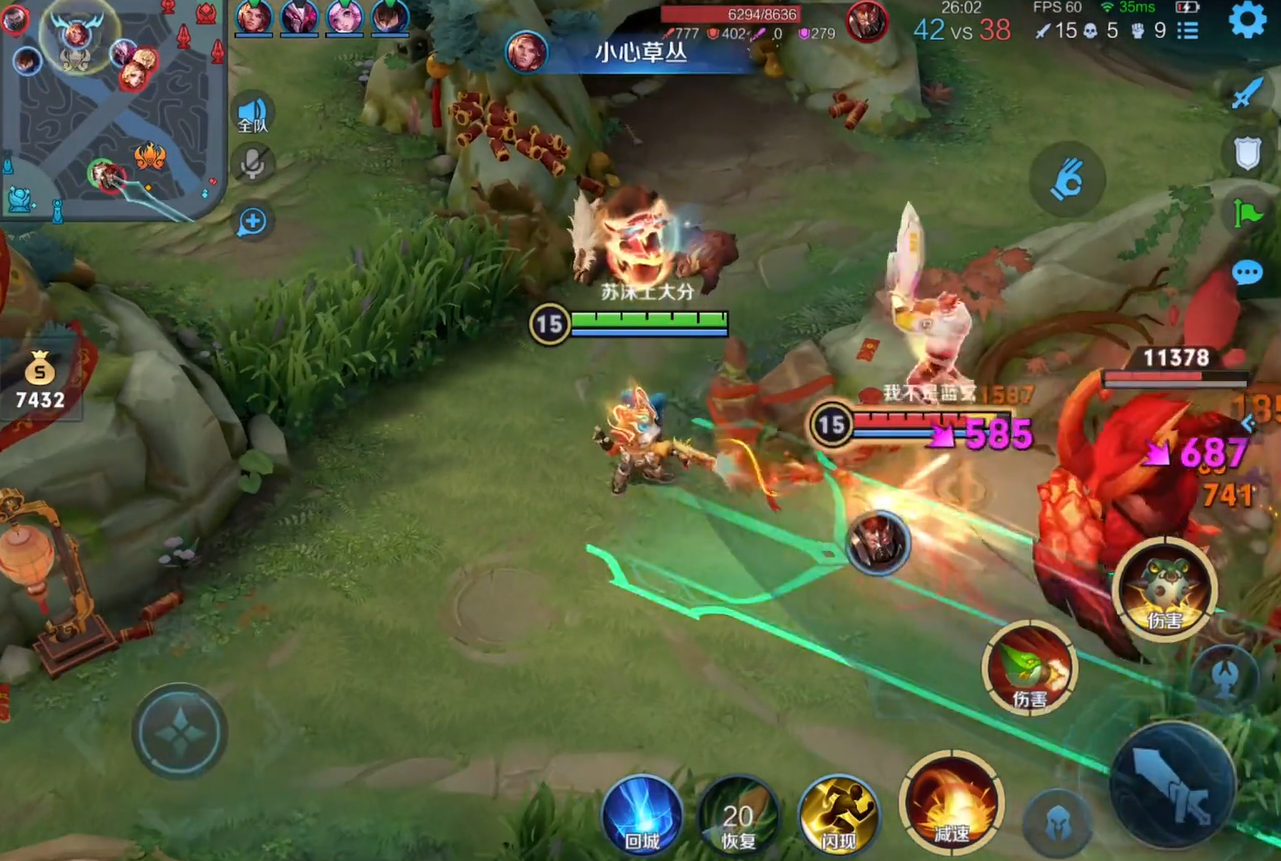Viewport: 1281px width, 861px height.
Task: Toggle the microphone button
Action: pos(254,163)
